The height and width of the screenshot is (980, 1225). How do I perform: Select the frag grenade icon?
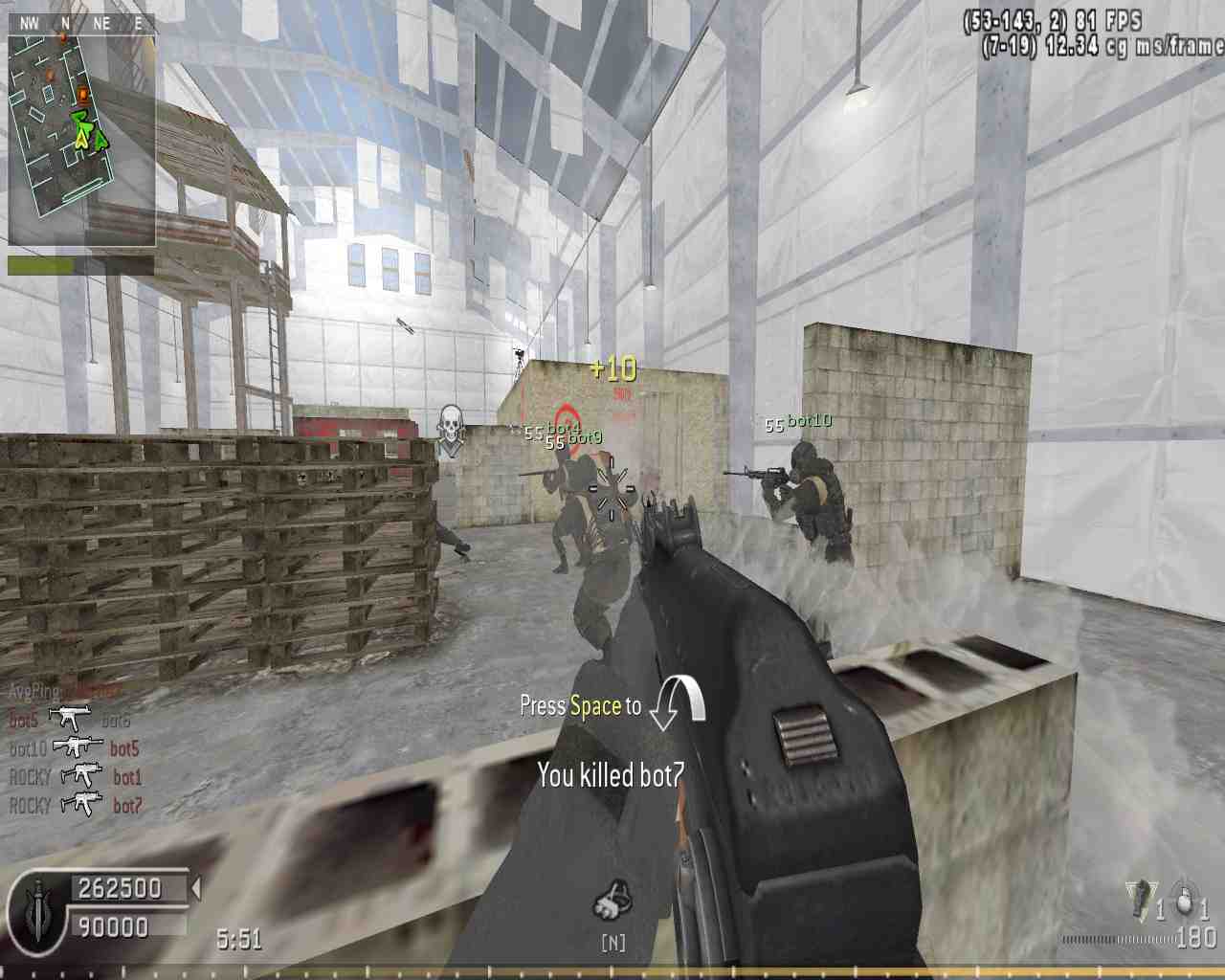coord(1183,902)
